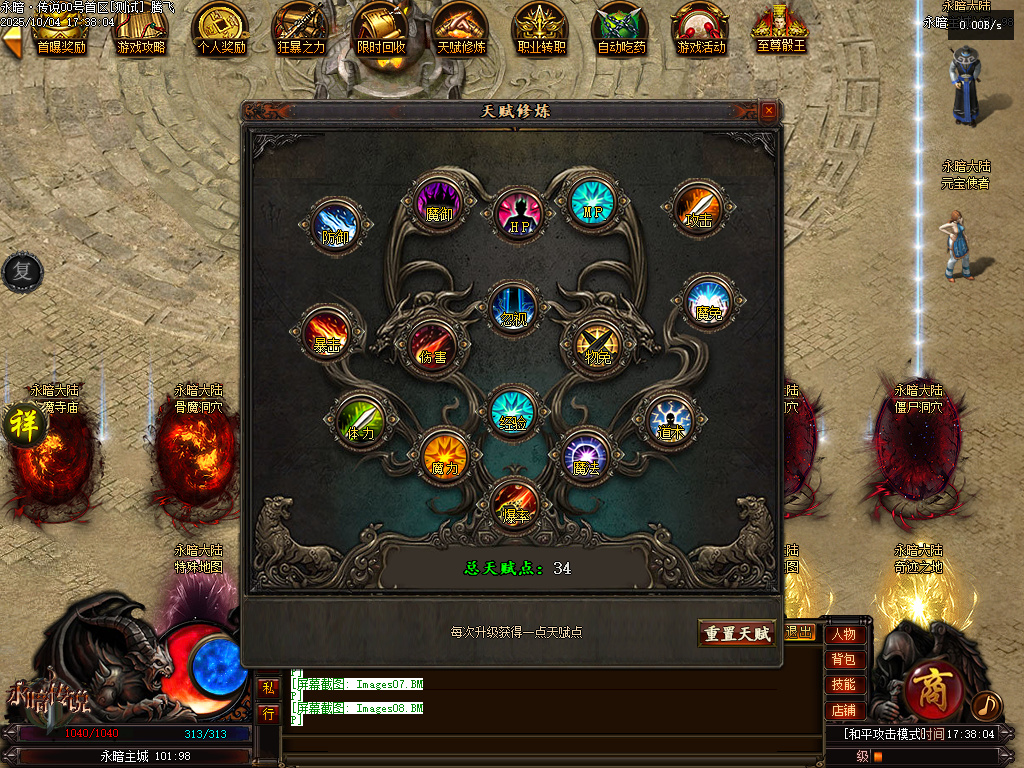1024x768 pixels.
Task: Select the 道术 taoism talent node
Action: click(670, 420)
